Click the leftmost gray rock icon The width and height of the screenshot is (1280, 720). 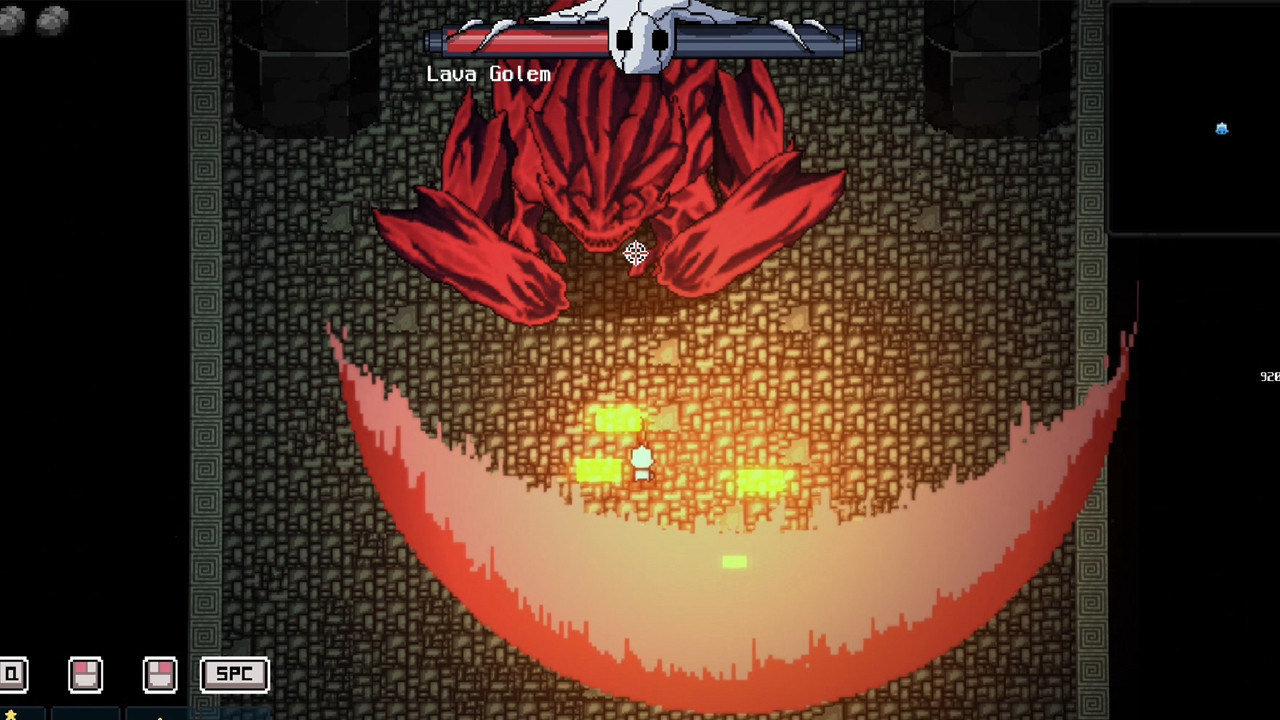point(12,17)
